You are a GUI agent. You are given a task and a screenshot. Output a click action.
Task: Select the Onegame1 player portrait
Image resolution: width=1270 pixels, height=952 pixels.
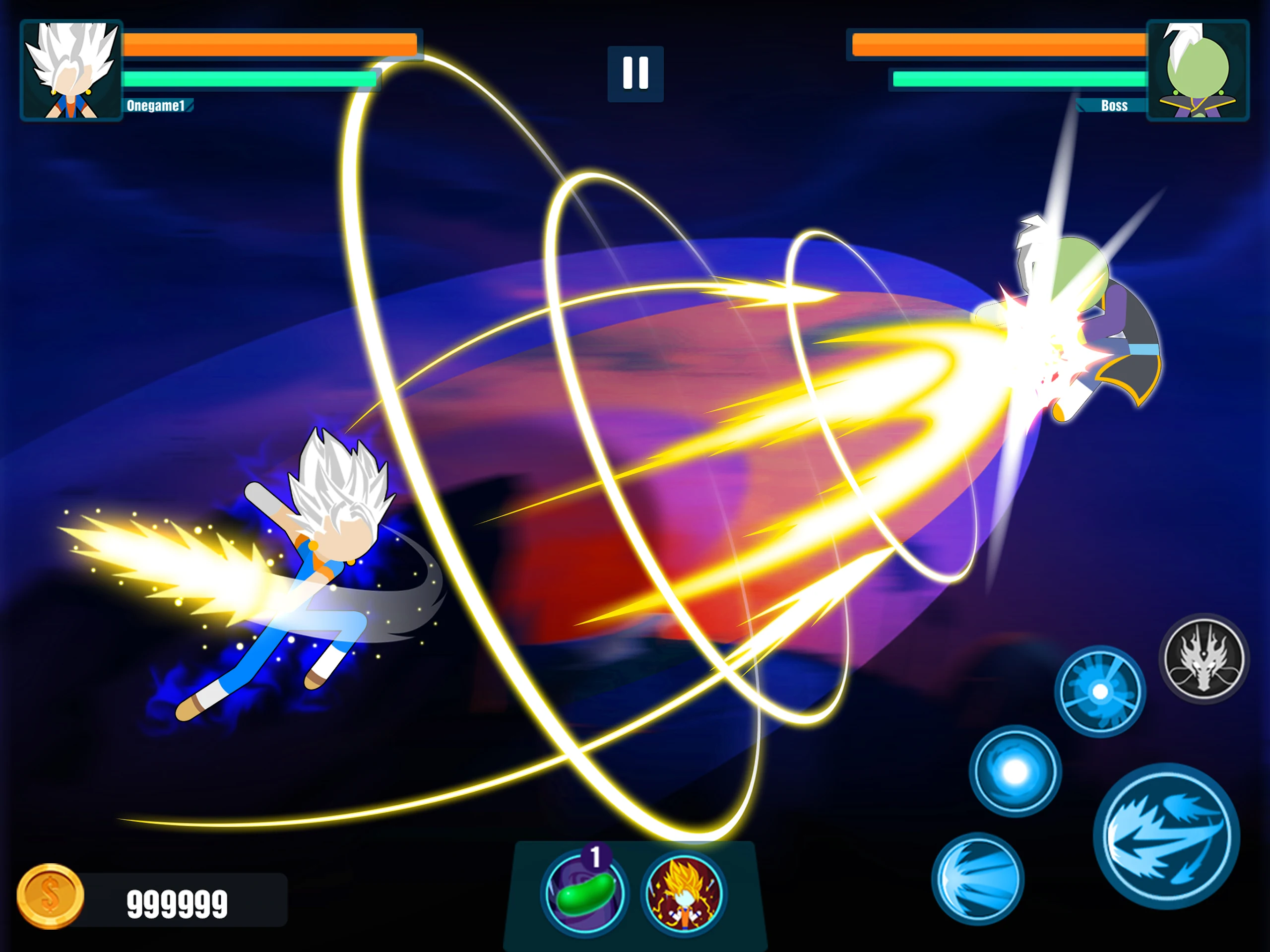pos(72,70)
